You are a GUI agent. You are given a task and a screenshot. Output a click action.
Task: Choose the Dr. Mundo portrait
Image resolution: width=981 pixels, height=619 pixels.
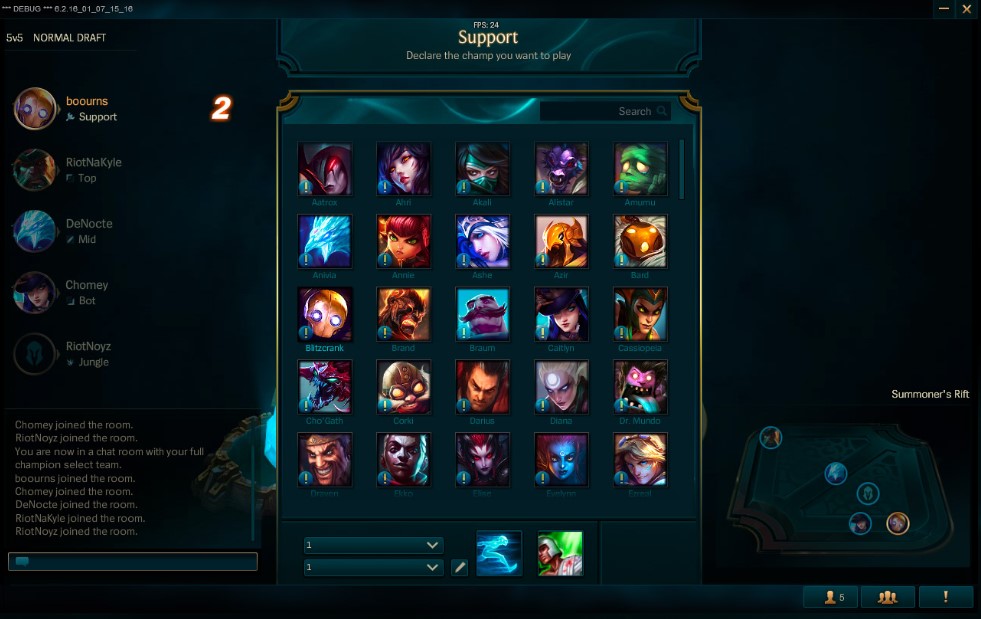(640, 387)
